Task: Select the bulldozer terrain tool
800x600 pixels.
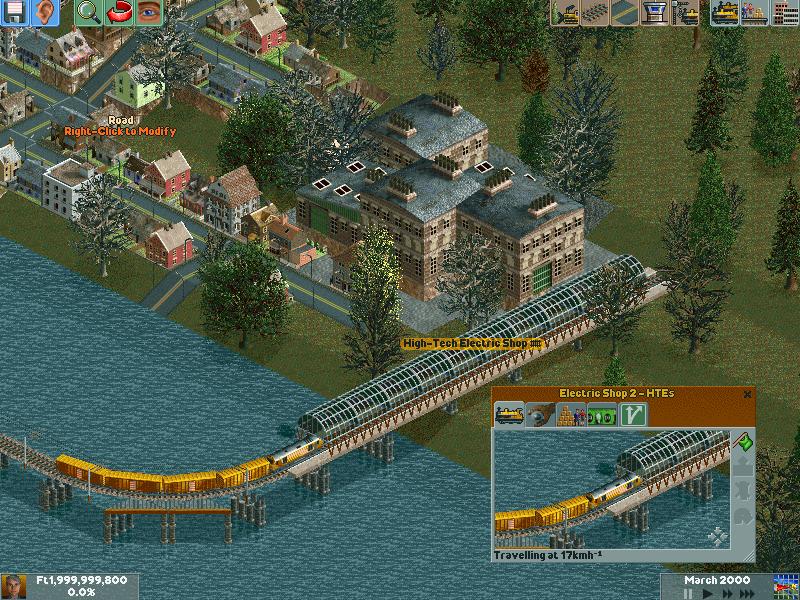Action: [566, 13]
